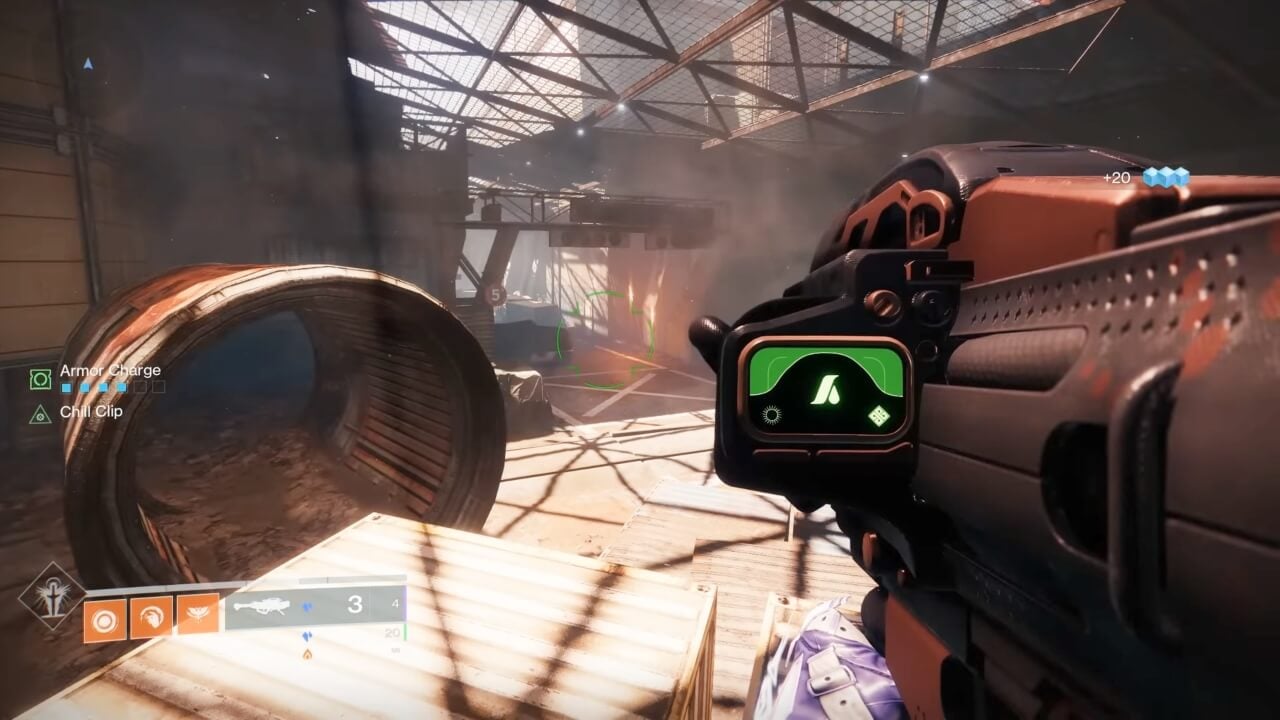
Task: Click the Chill Clip label text
Action: (92, 412)
